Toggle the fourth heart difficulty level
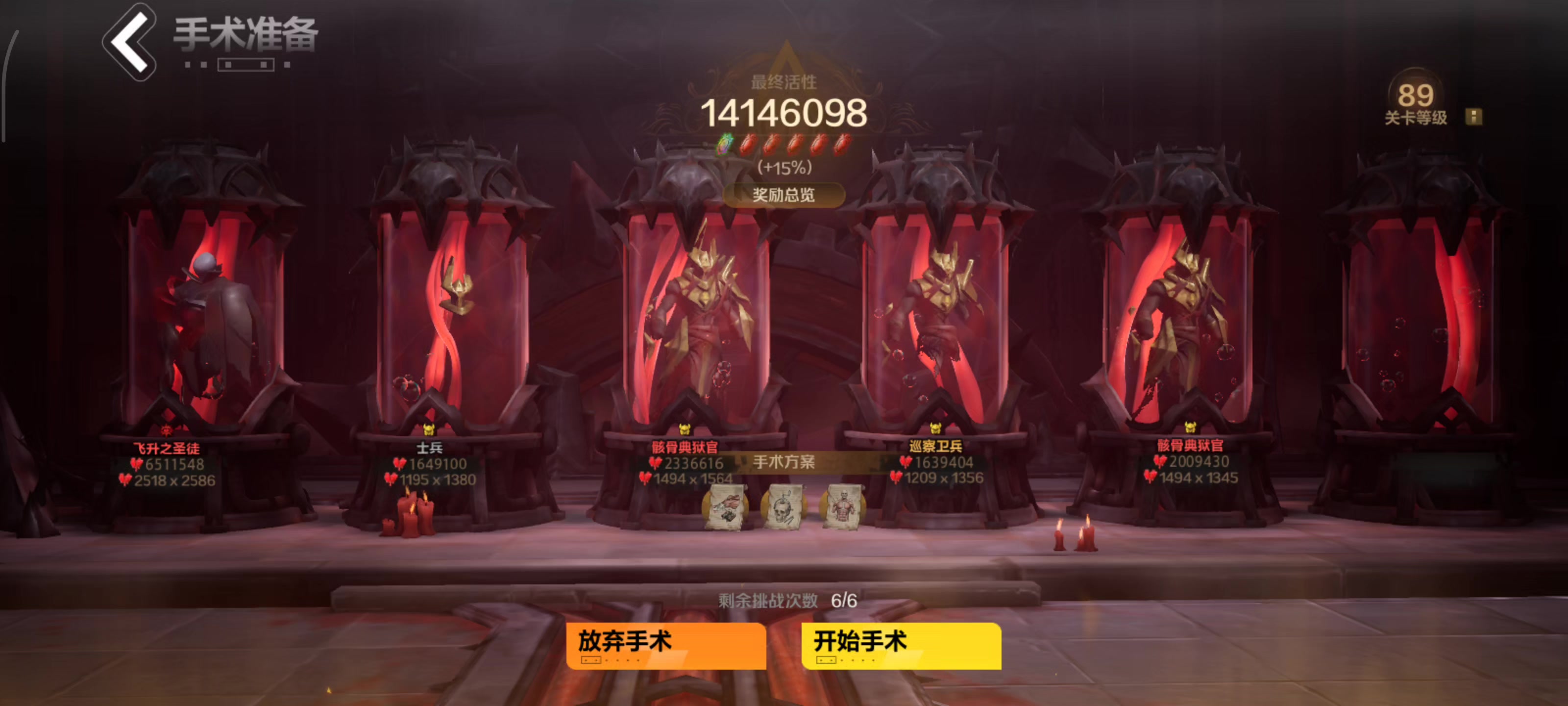This screenshot has width=1568, height=706. [820, 145]
